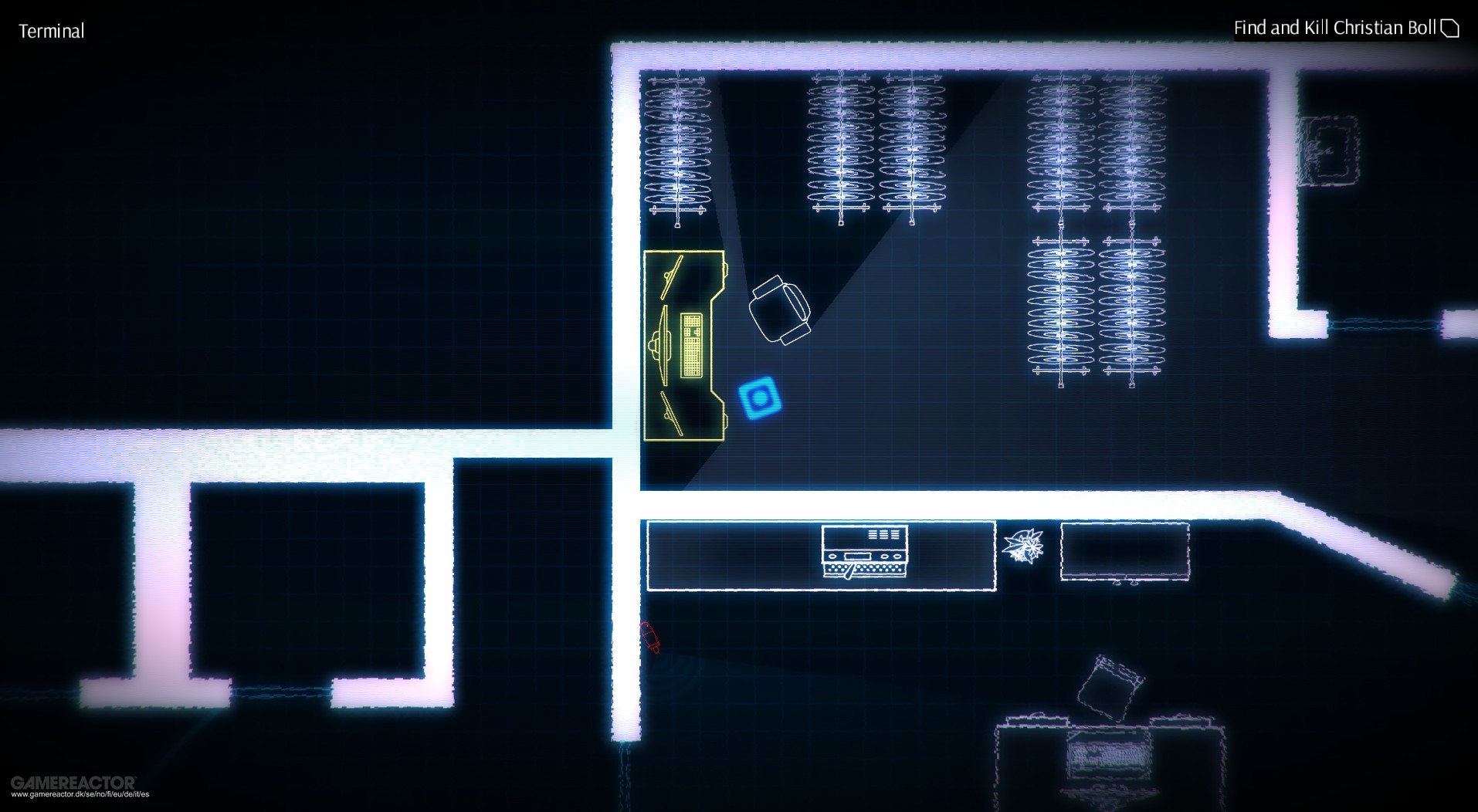This screenshot has width=1478, height=812.
Task: Click the objective marker icon beside the text
Action: click(1449, 27)
